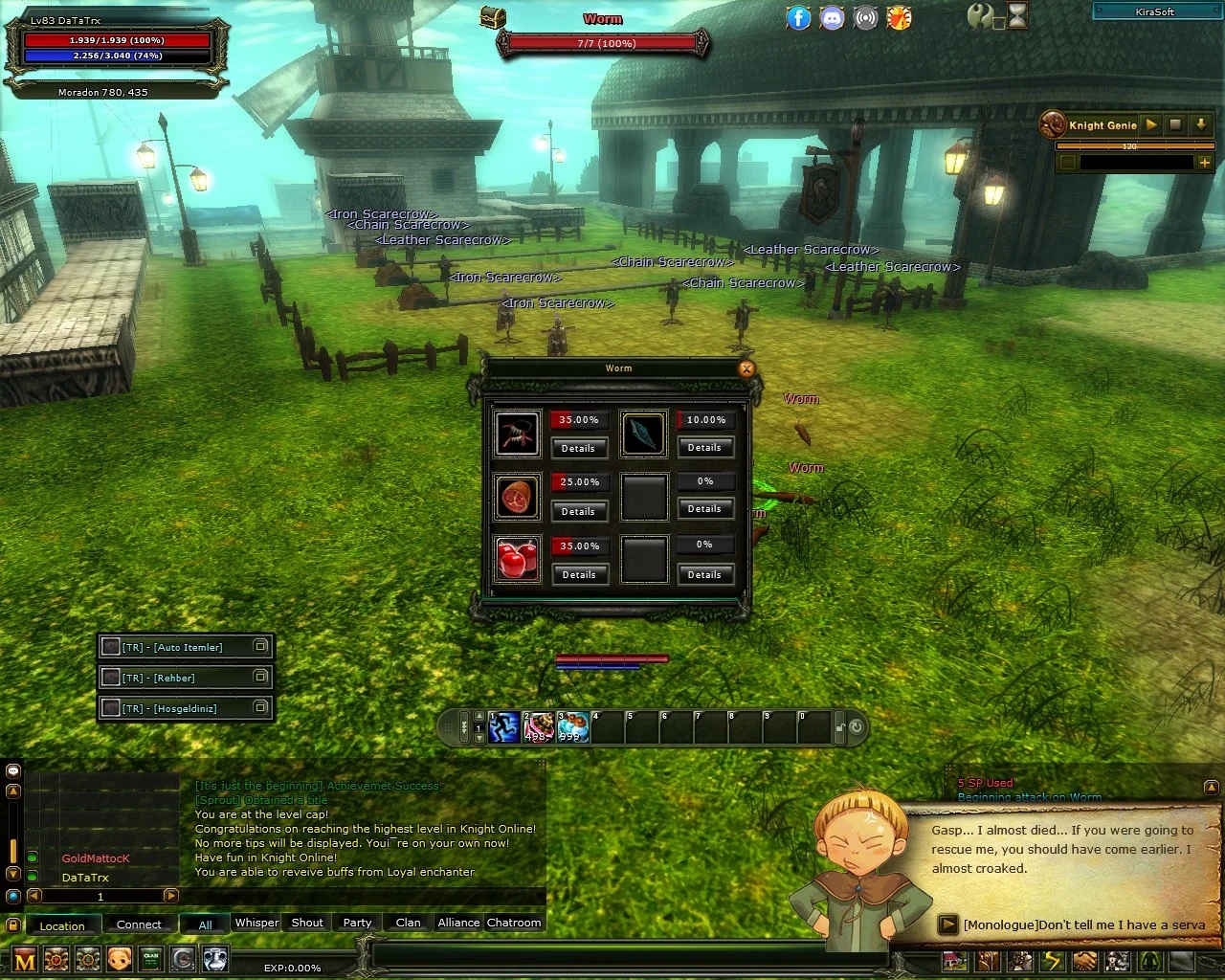Screen dimensions: 1225x980
Task: Start the Knight Genie with play button
Action: click(1151, 124)
